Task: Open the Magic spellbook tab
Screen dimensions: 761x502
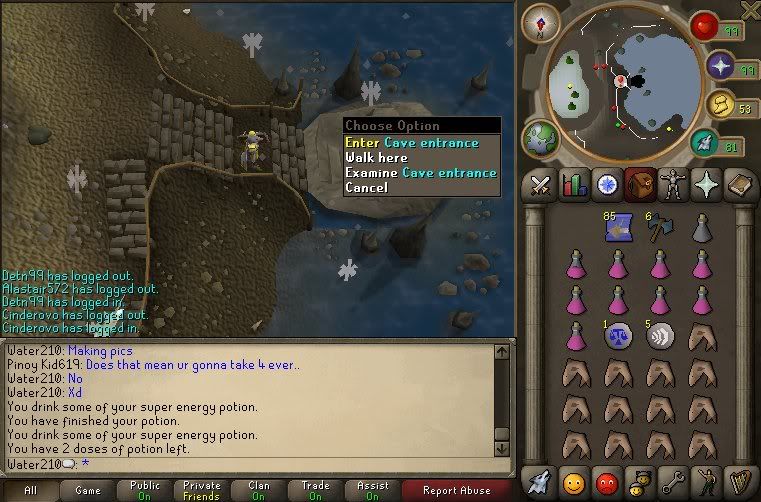Action: 740,186
